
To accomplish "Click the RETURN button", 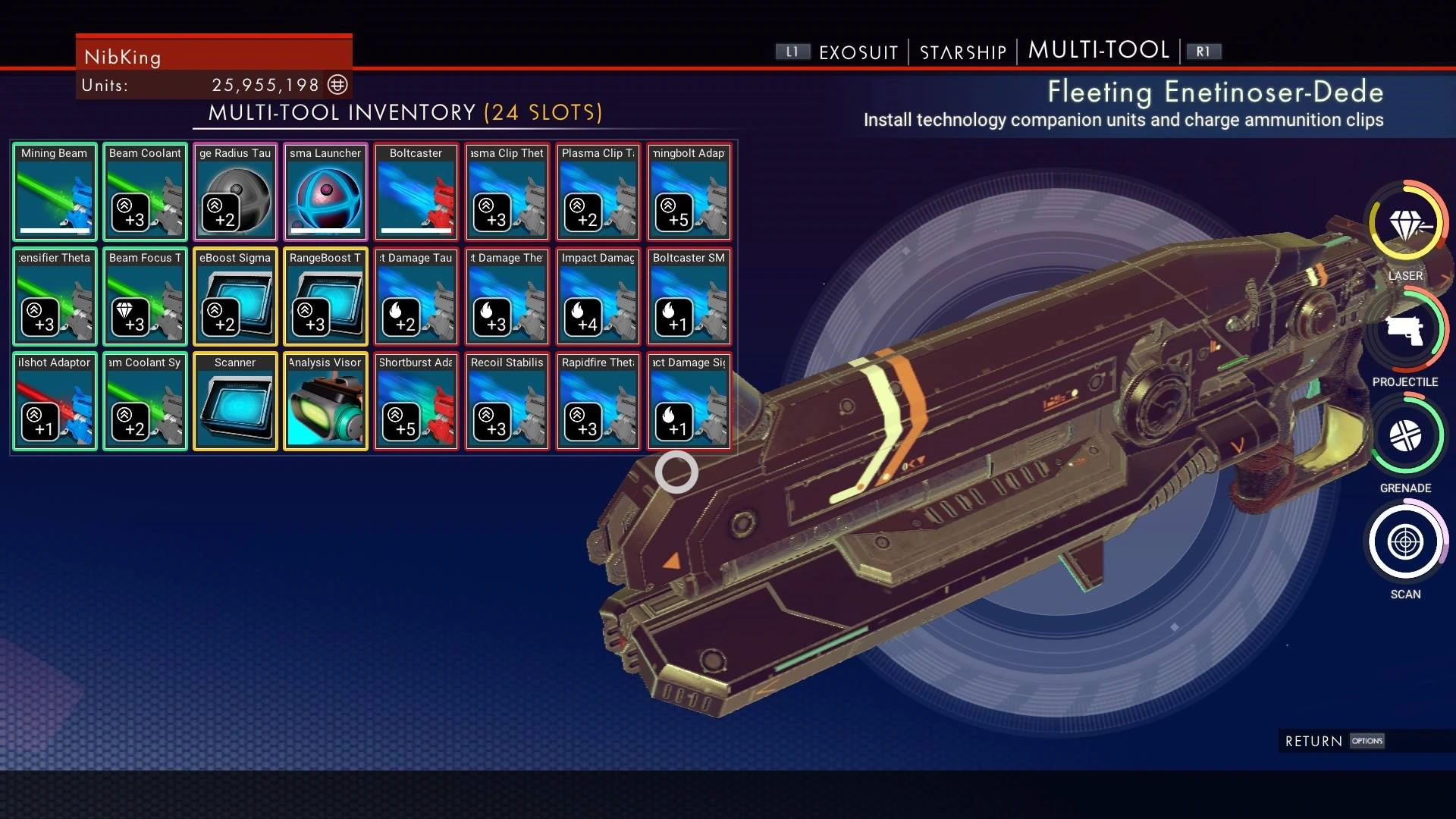I will (1314, 741).
